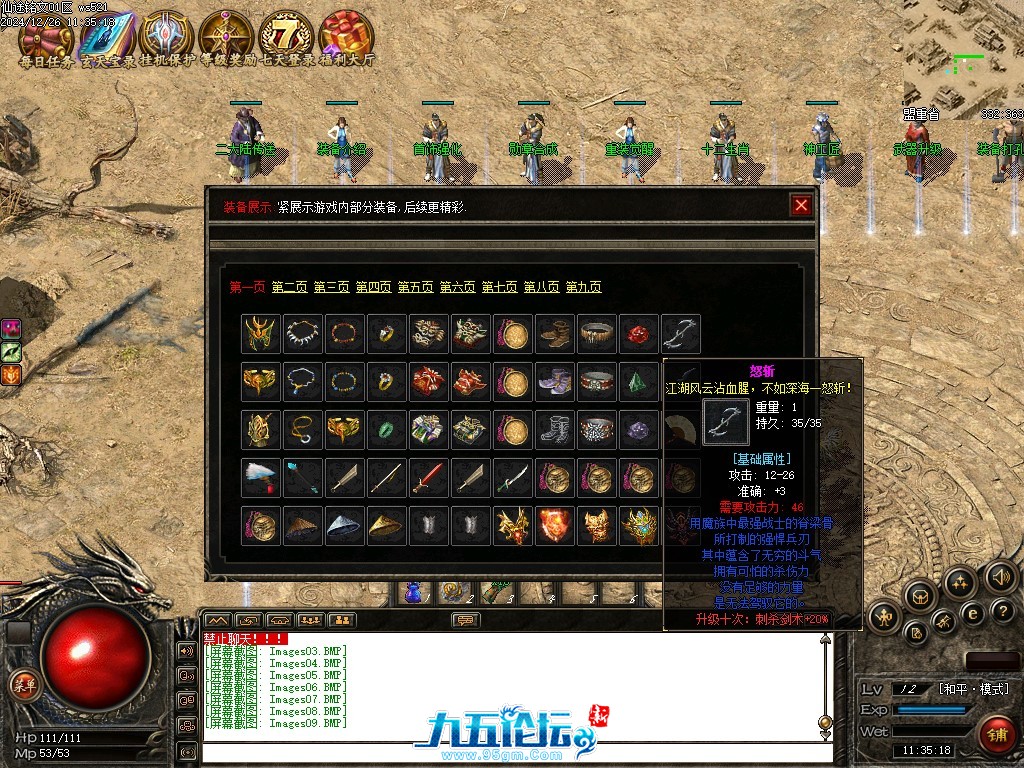Viewport: 1024px width, 768px height.
Task: Select the red-bladed sword slot
Action: pyautogui.click(x=428, y=477)
